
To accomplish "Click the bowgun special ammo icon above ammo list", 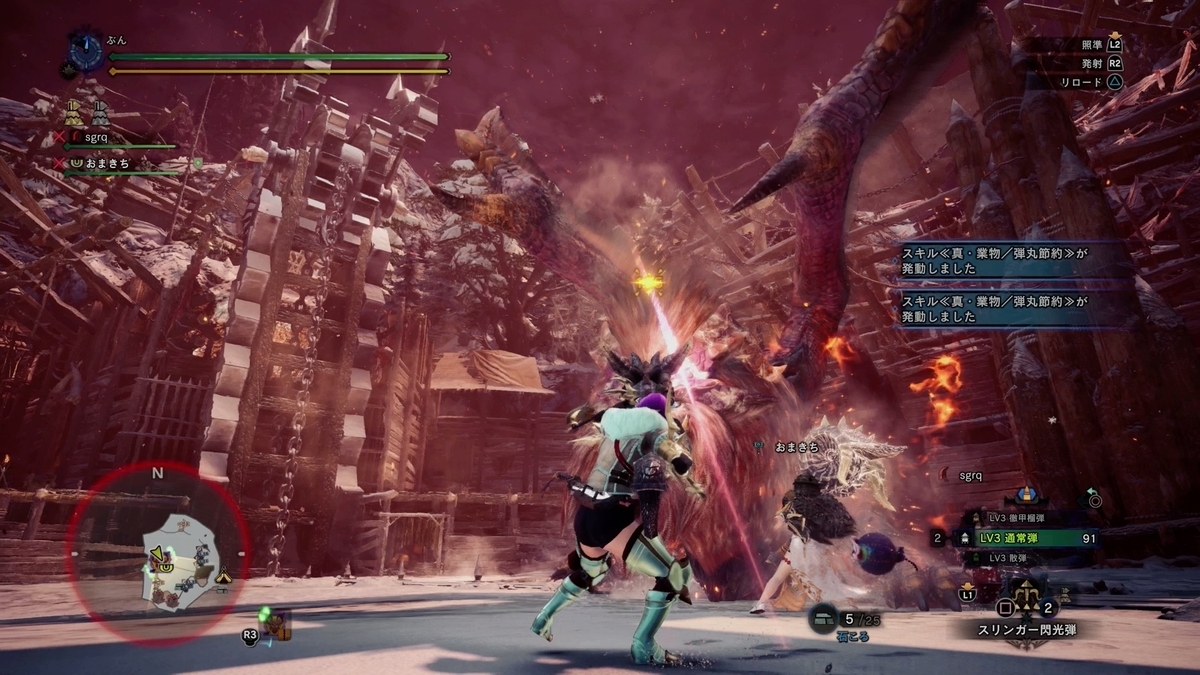I will (1025, 496).
